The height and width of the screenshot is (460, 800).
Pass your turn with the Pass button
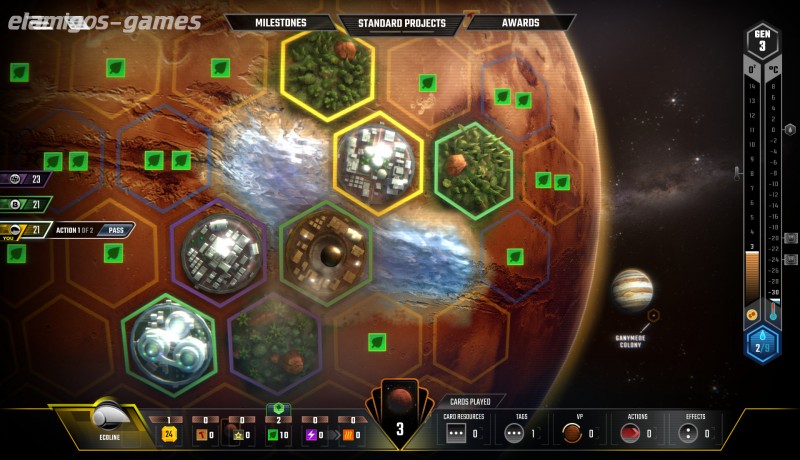pyautogui.click(x=116, y=230)
